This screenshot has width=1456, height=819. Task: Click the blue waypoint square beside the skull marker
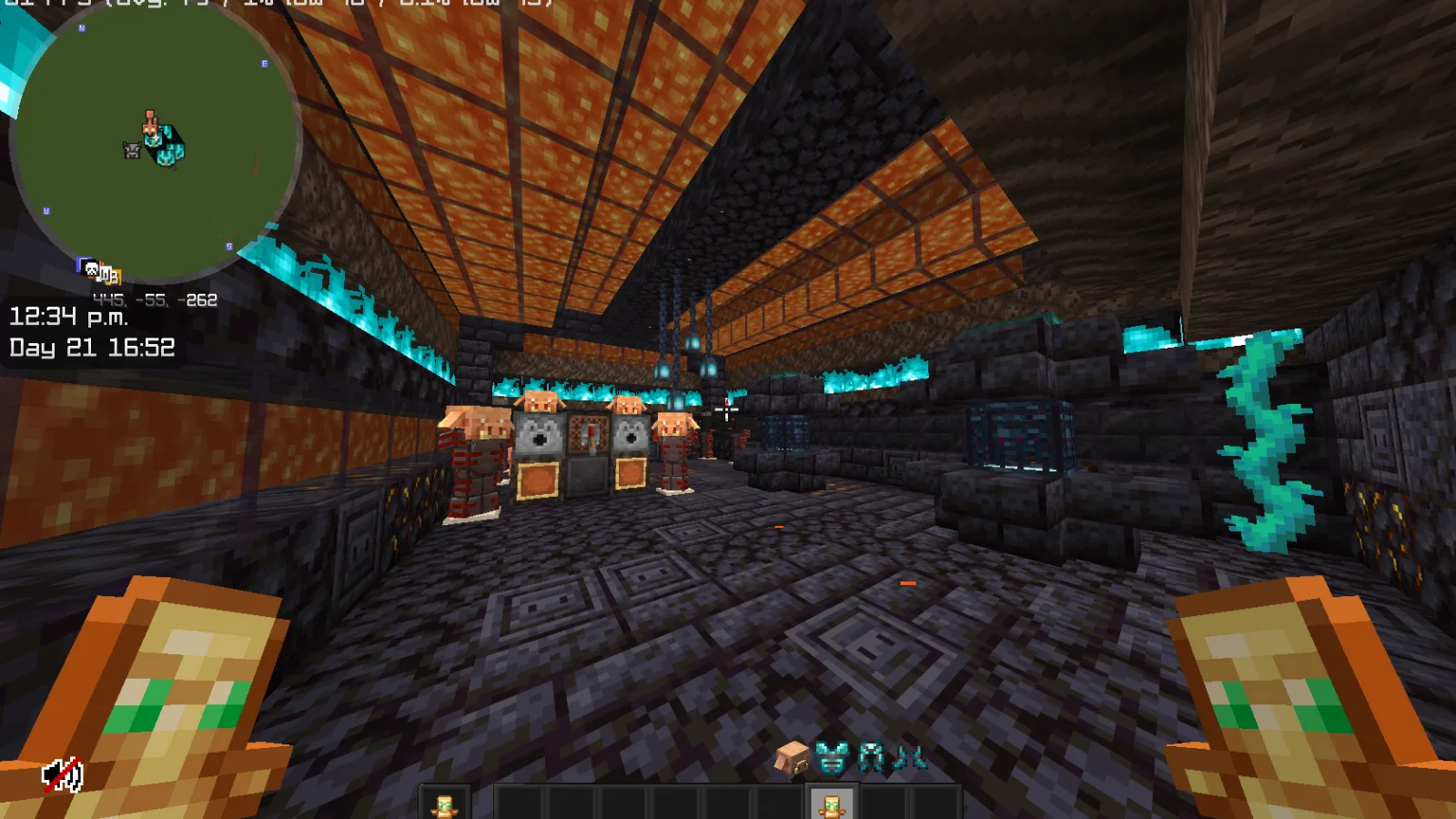[80, 264]
